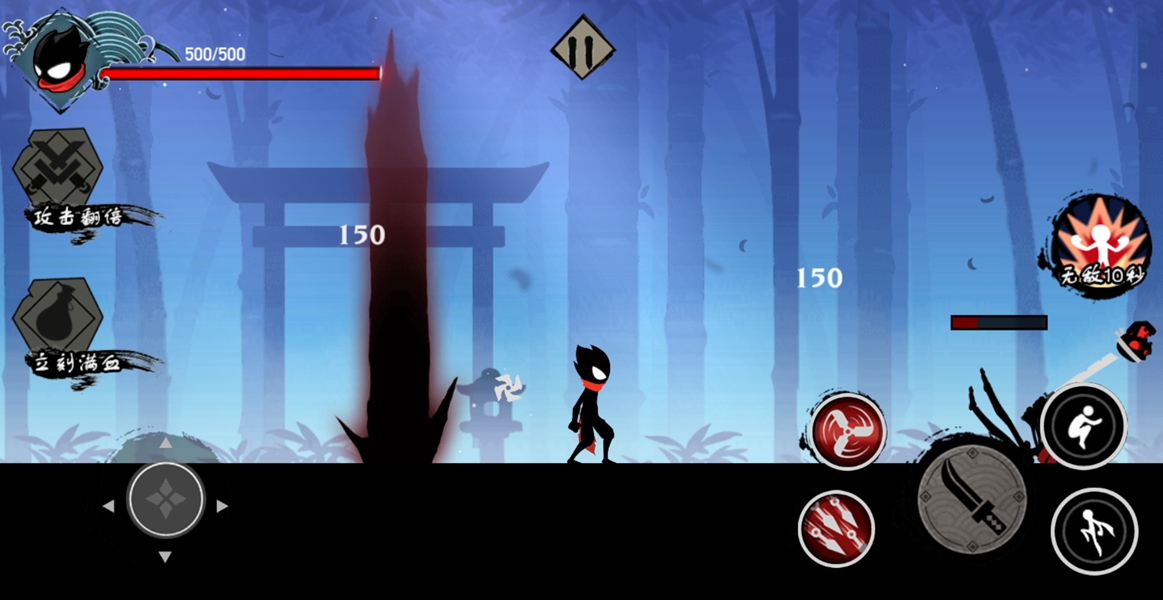Pause the game with the diamond button
Screen dimensions: 1163x600
click(x=583, y=47)
